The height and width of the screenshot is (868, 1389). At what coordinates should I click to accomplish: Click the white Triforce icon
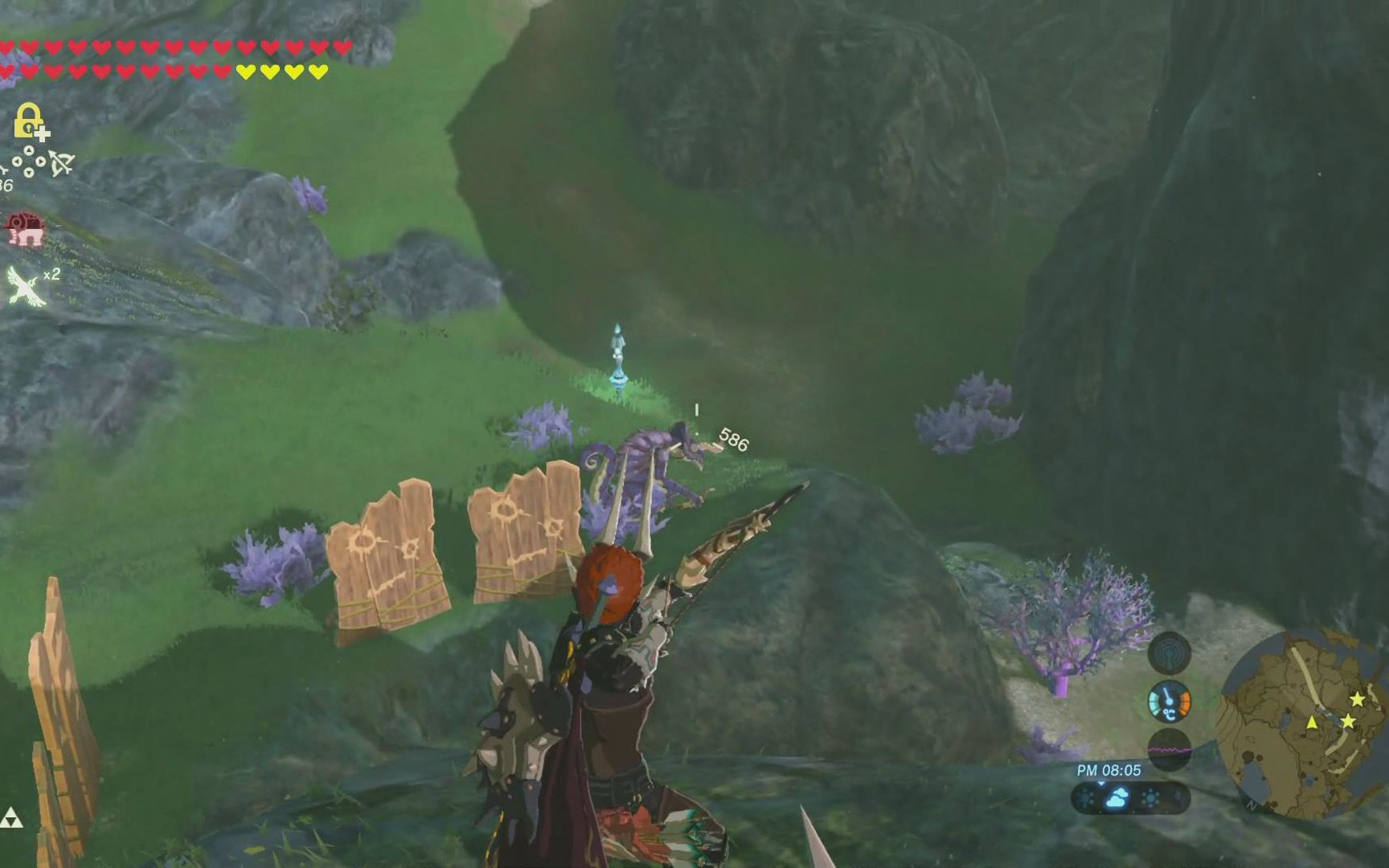11,818
